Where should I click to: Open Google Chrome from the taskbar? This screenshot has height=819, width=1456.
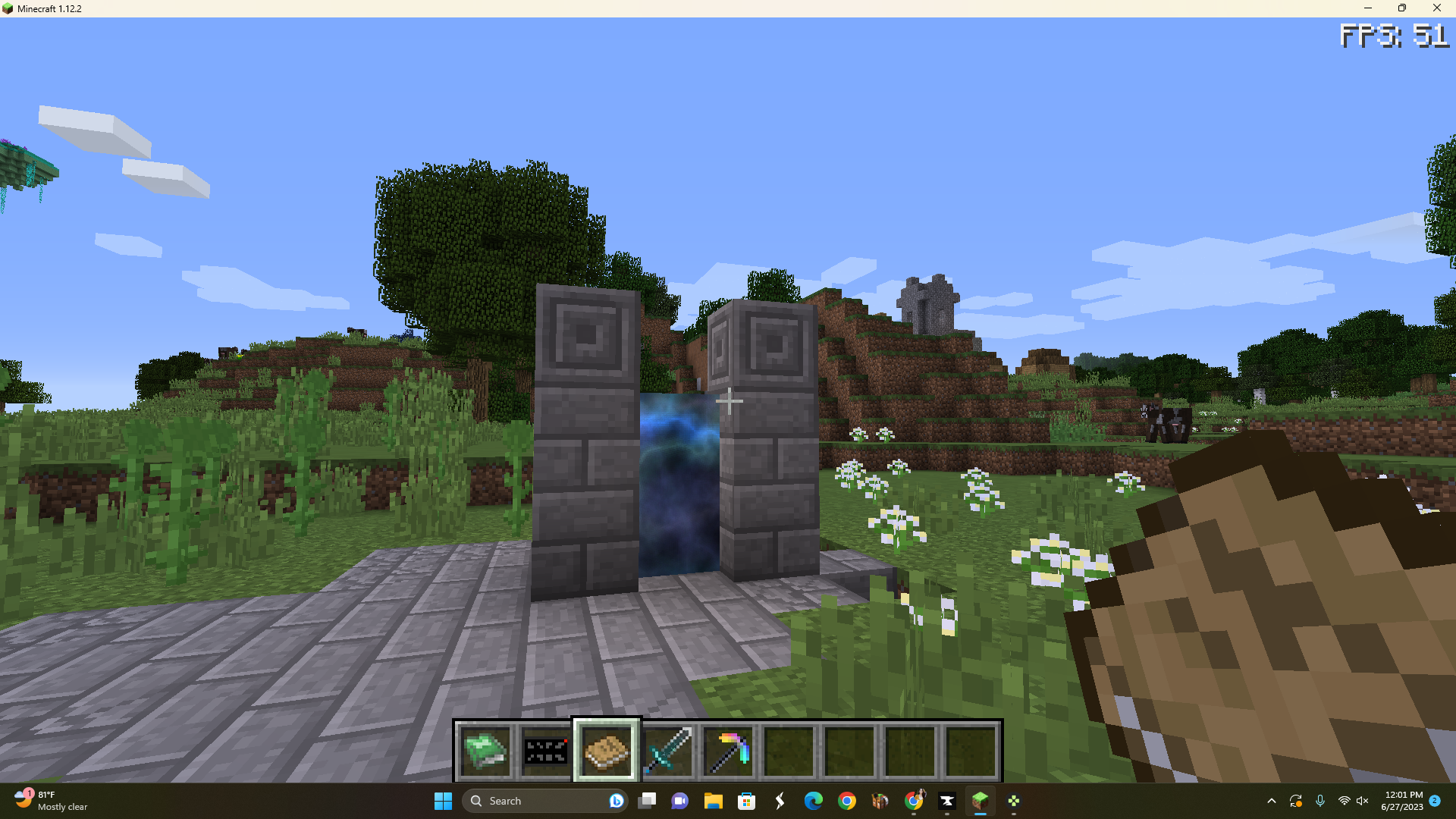[x=848, y=801]
